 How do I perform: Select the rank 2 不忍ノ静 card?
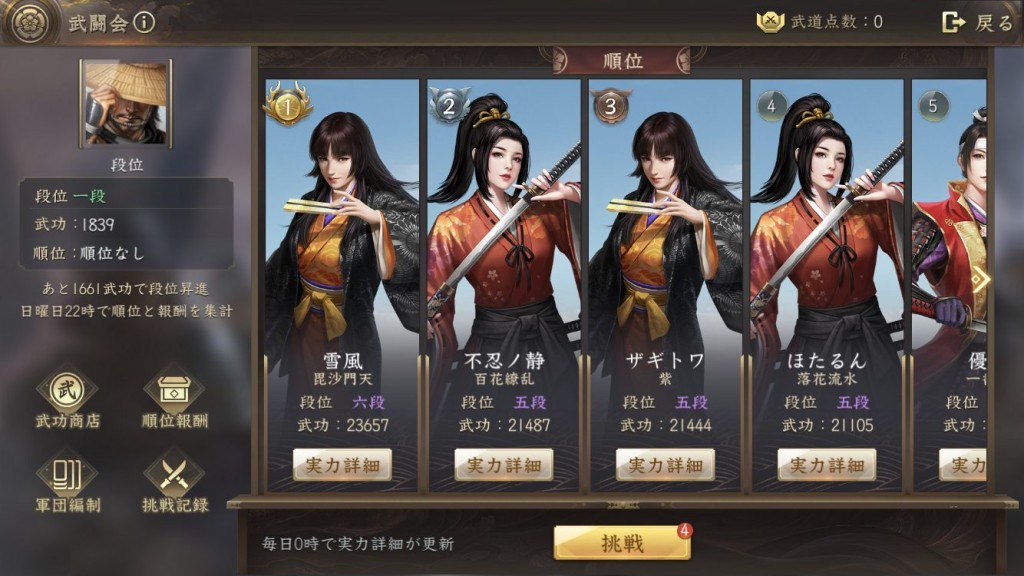click(x=504, y=250)
